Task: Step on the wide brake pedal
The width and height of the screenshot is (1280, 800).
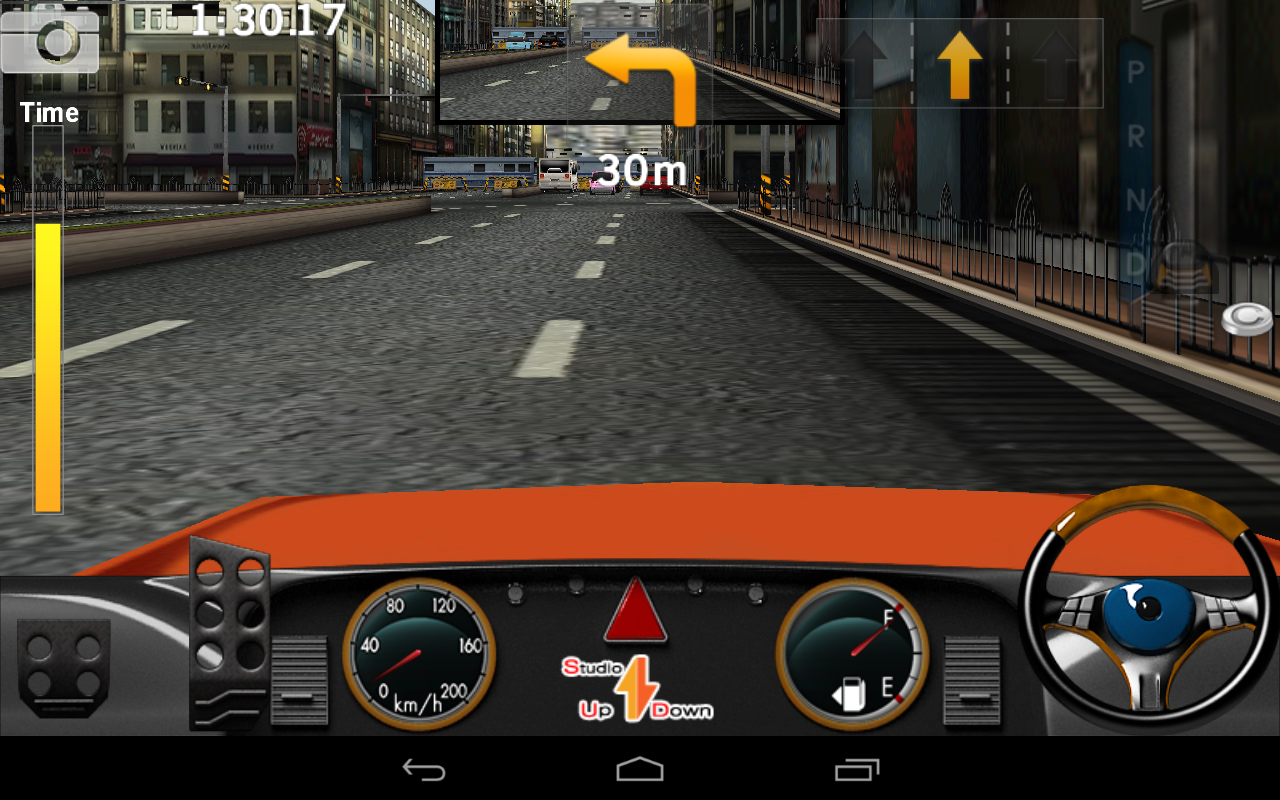Action: click(x=63, y=668)
